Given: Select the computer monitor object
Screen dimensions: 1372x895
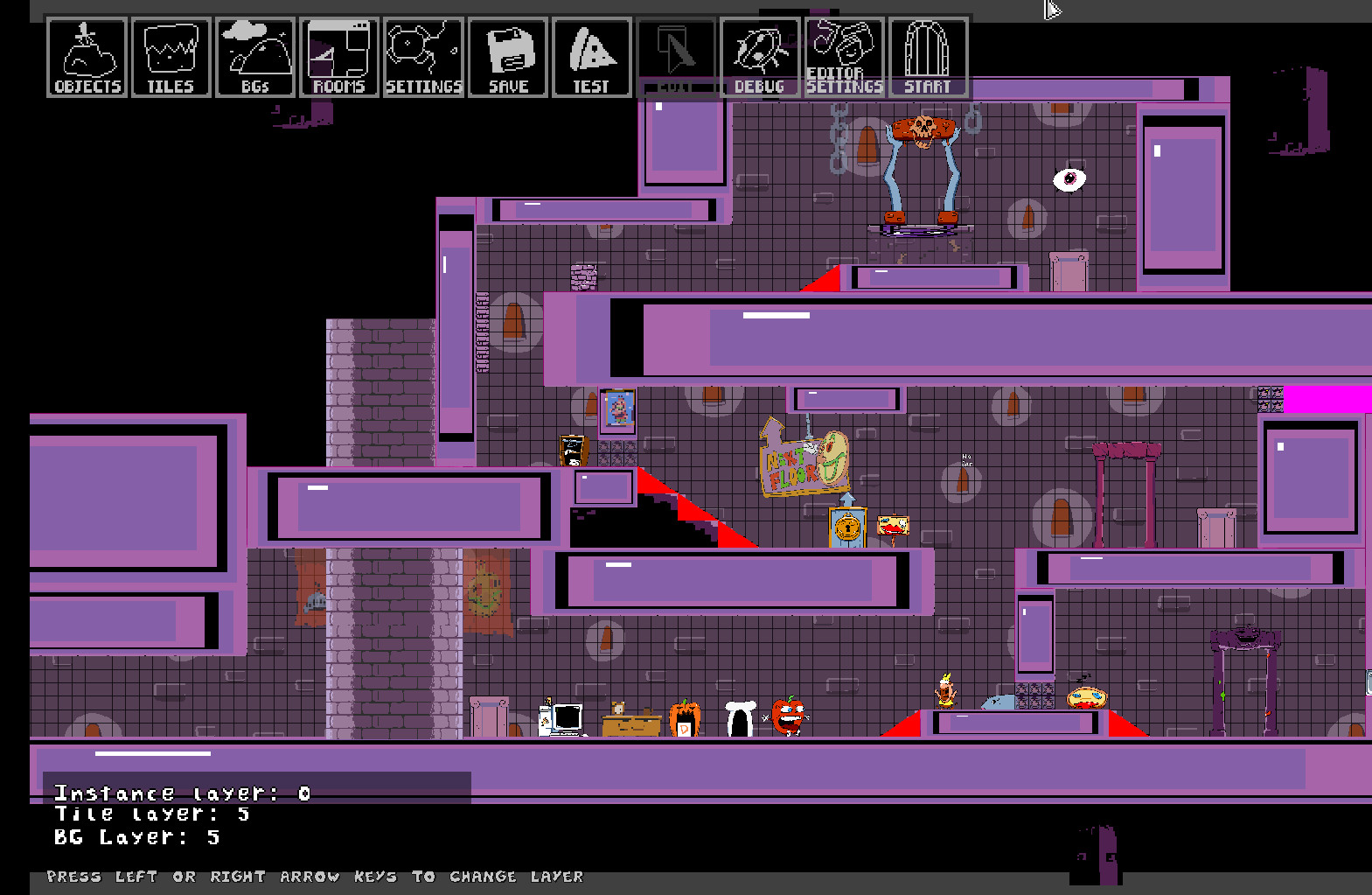Looking at the screenshot, I should 565,717.
